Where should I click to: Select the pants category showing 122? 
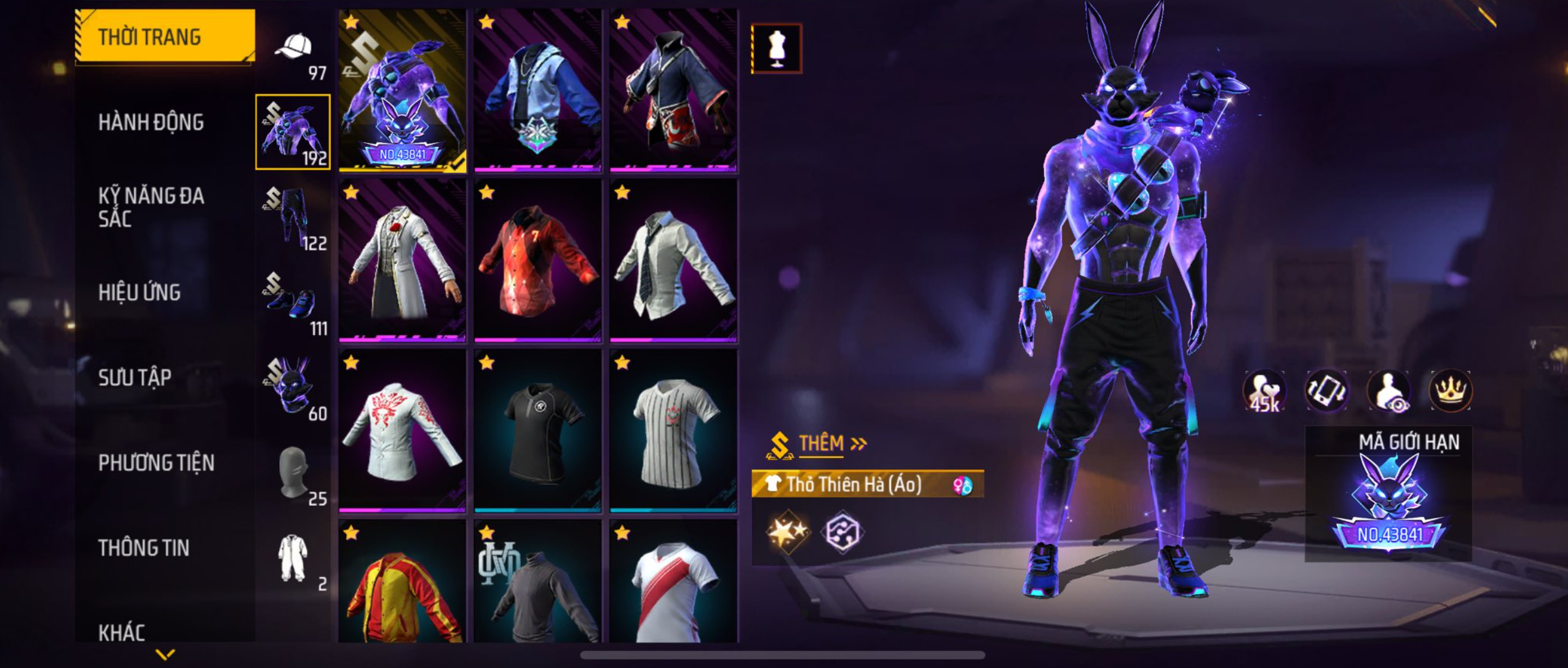click(293, 217)
